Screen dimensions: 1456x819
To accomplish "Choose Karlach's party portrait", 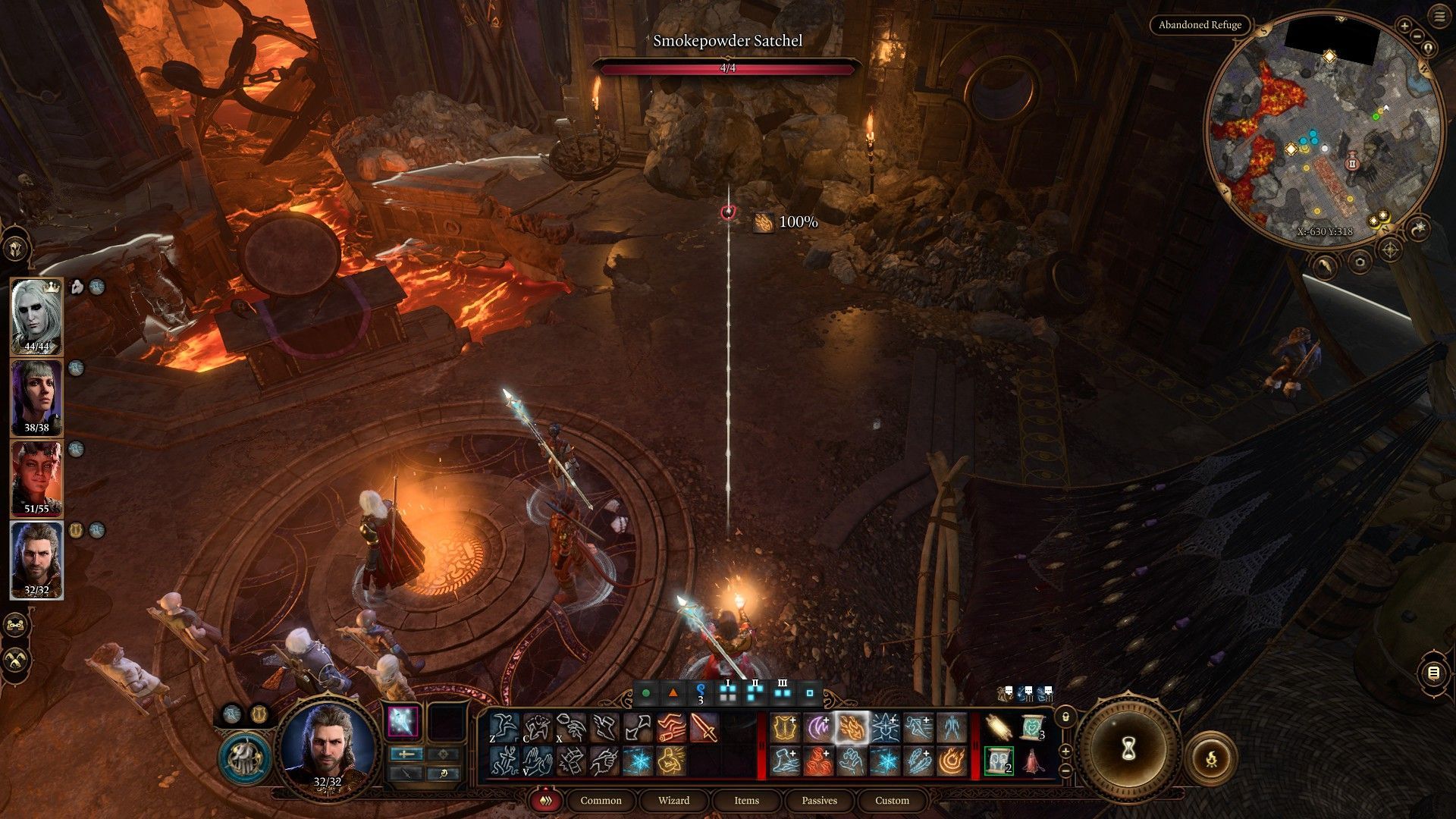I will pos(36,478).
